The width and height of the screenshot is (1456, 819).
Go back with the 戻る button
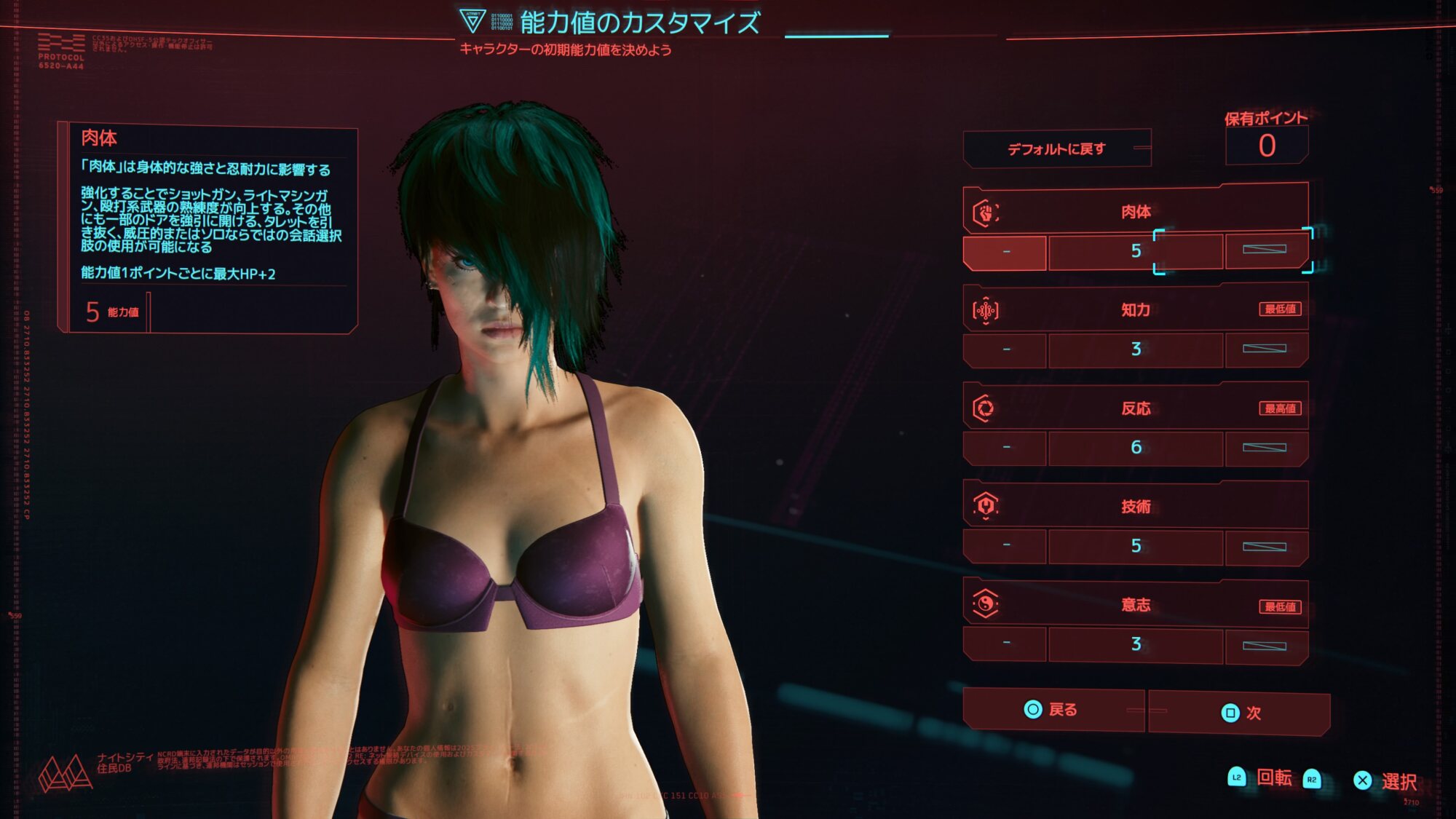point(1052,710)
